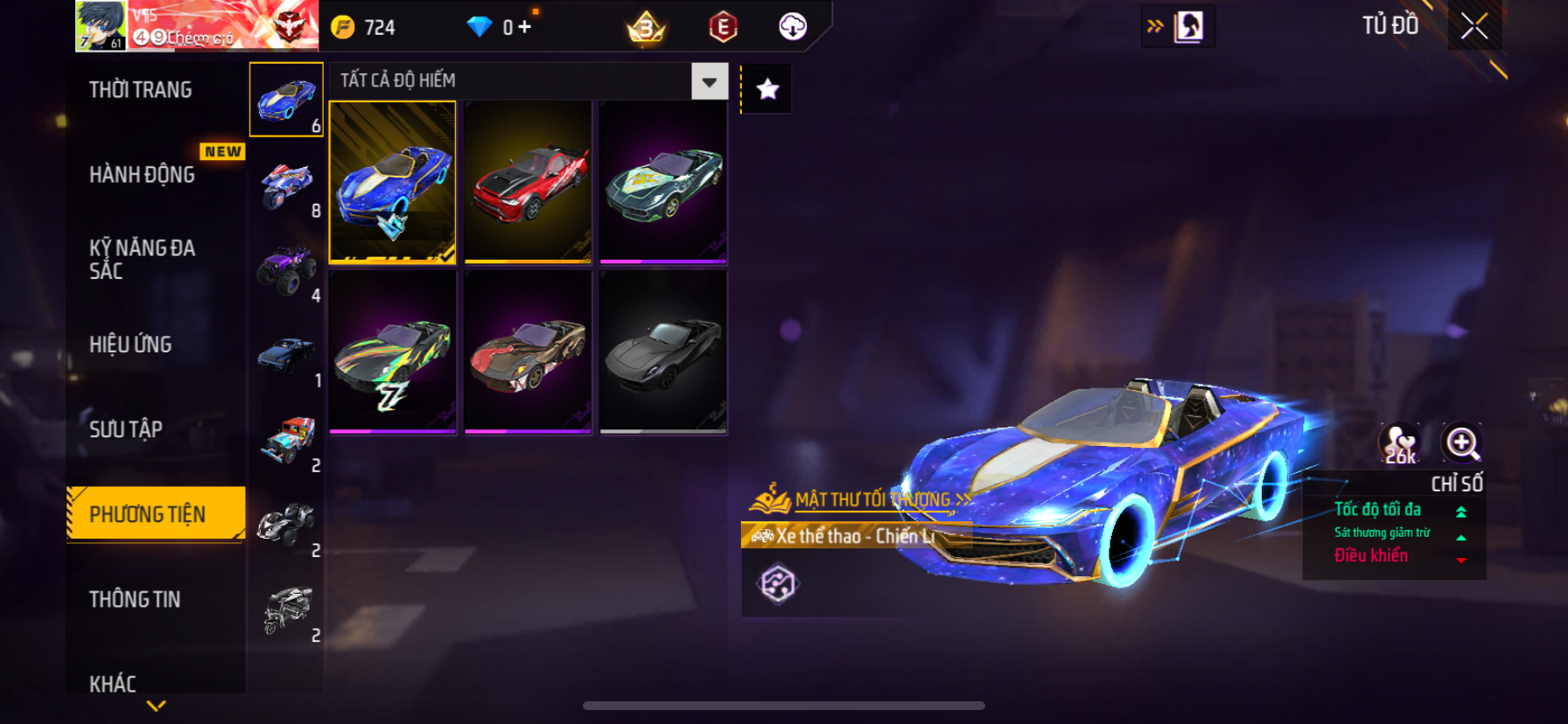1568x724 pixels.
Task: Open the Mật Thư Tối Thượng link
Action: (872, 500)
